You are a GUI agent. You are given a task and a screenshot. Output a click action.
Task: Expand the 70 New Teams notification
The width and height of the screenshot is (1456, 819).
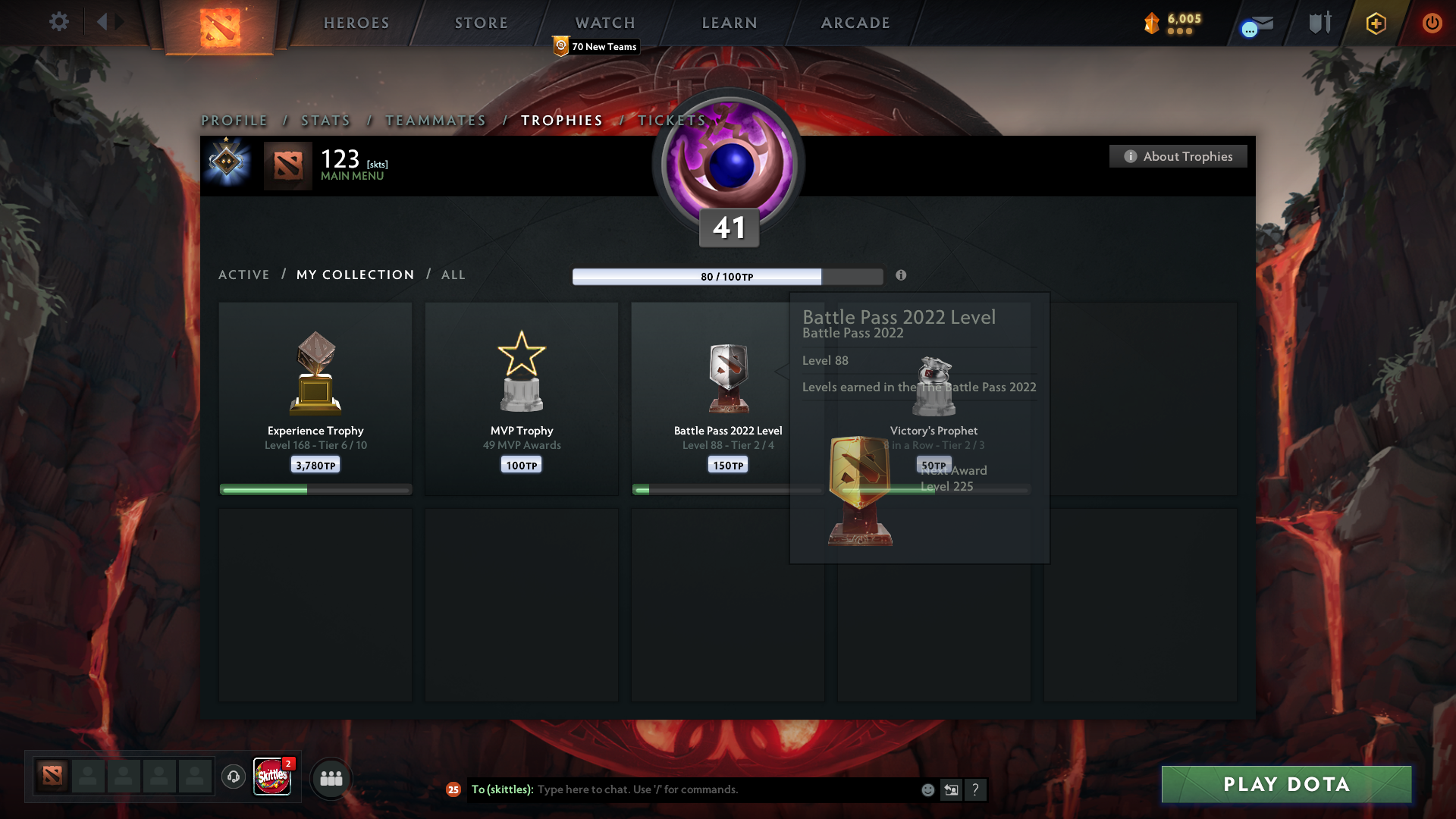(x=597, y=46)
